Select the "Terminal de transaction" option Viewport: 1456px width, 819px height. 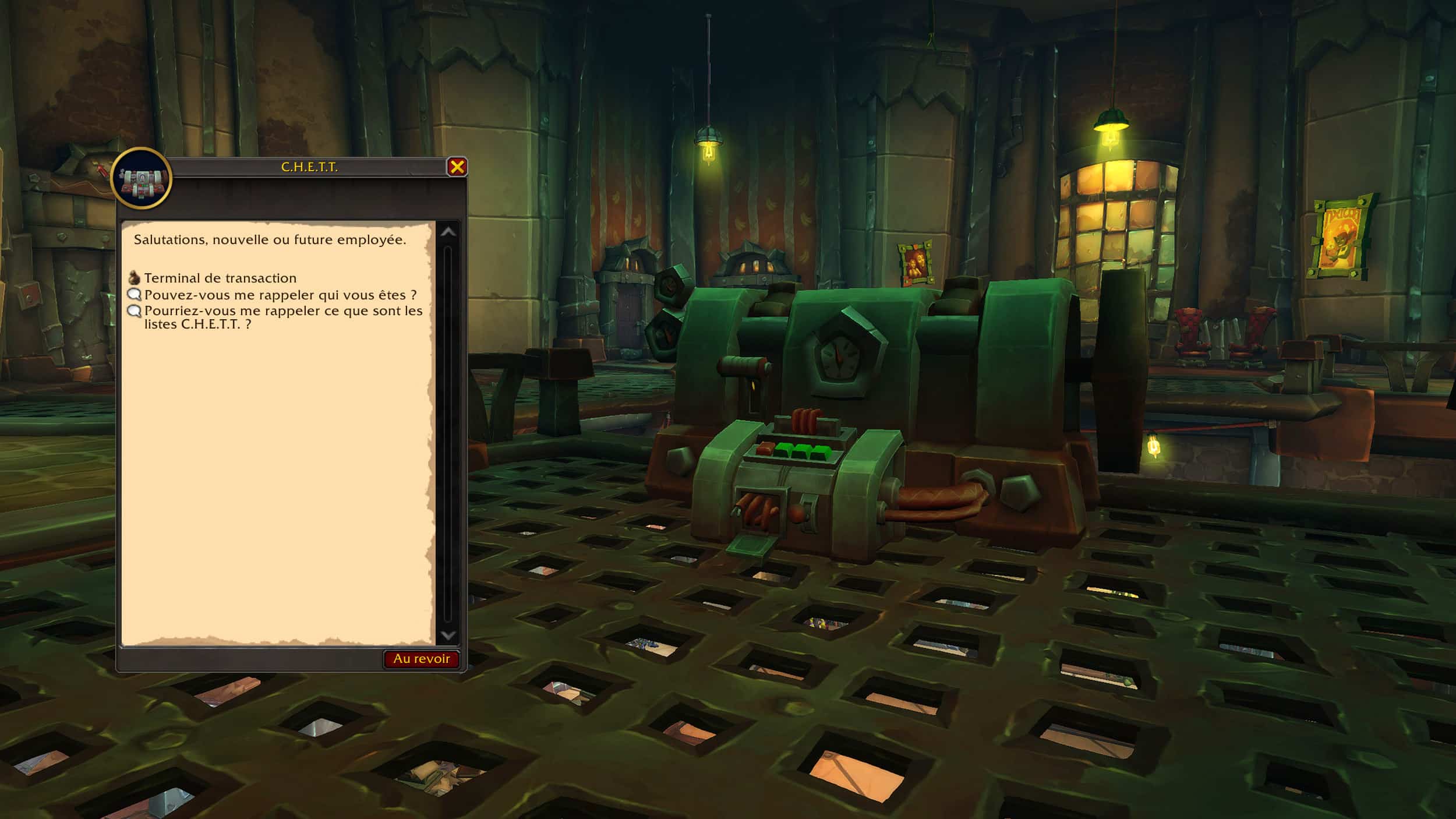pos(220,278)
